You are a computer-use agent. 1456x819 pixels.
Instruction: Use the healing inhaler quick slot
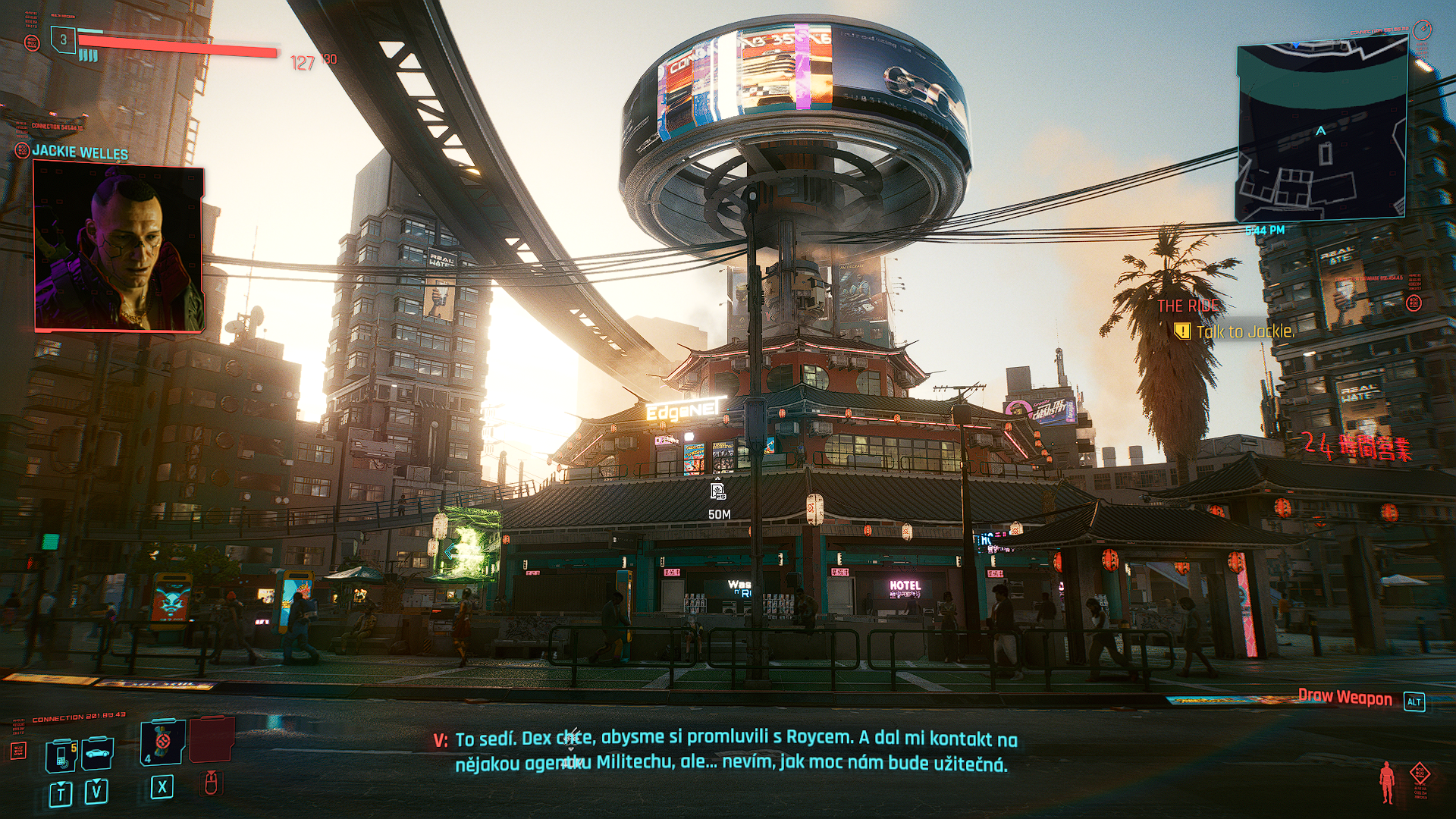click(162, 740)
